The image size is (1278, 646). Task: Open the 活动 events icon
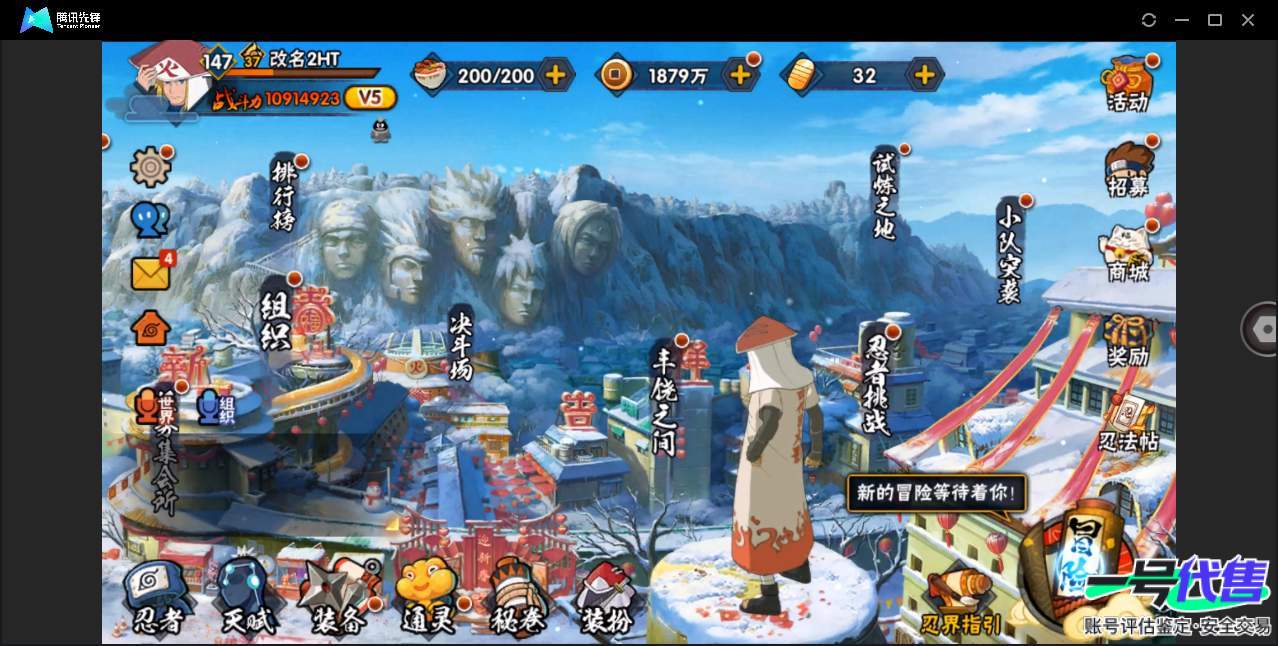1128,84
